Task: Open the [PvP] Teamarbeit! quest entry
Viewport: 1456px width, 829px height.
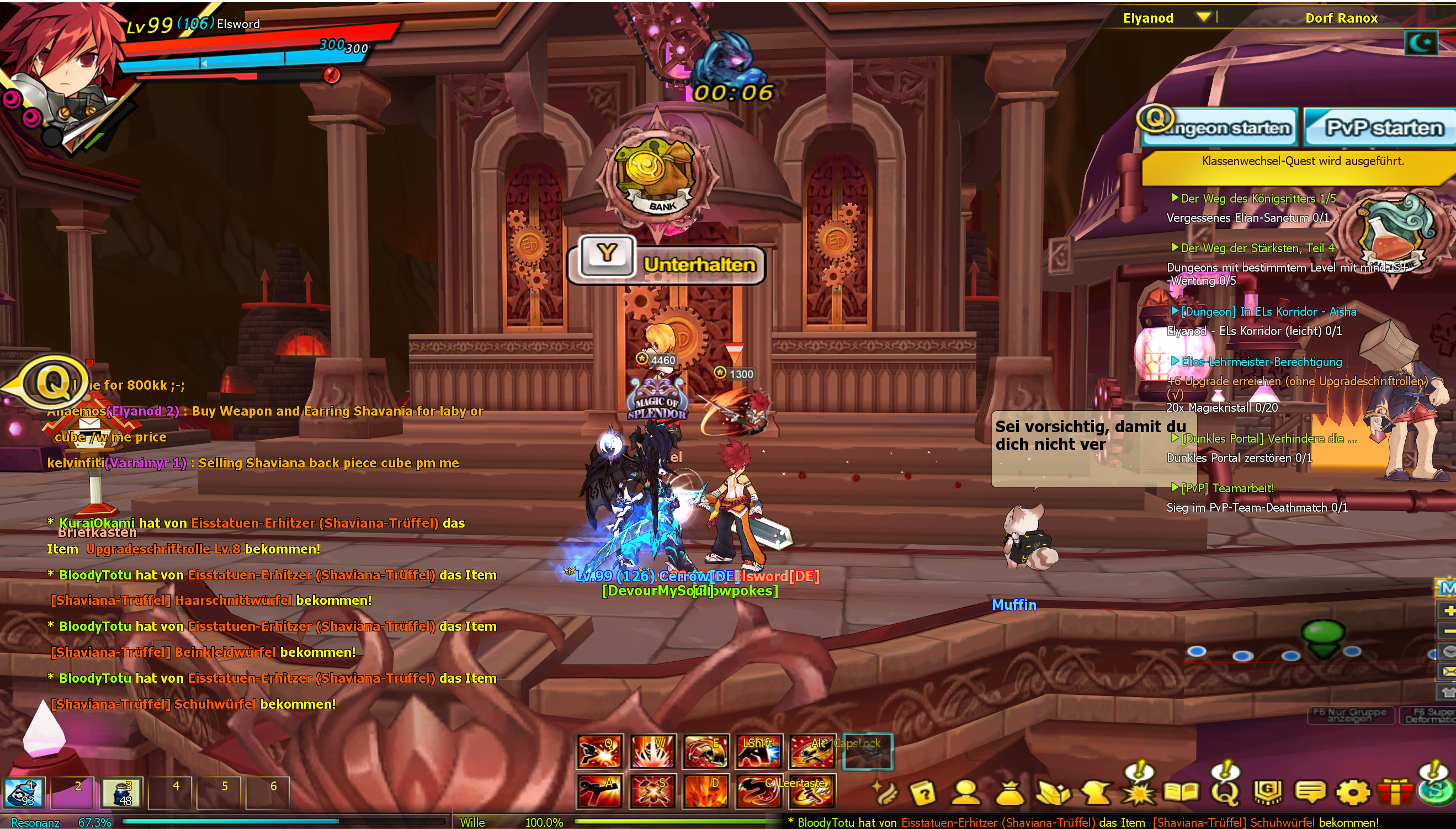Action: point(1226,488)
